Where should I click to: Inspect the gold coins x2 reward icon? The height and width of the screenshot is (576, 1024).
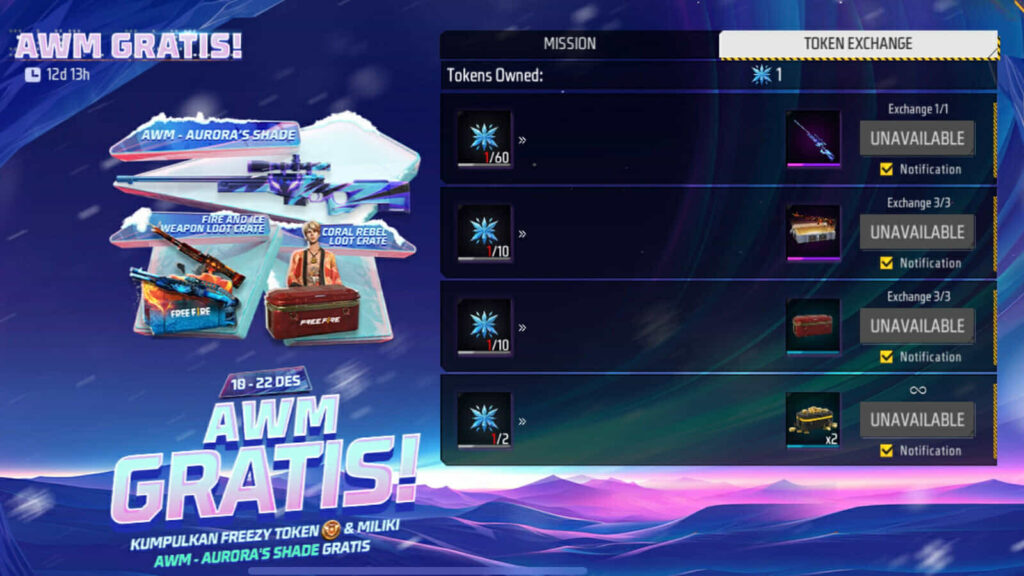813,419
